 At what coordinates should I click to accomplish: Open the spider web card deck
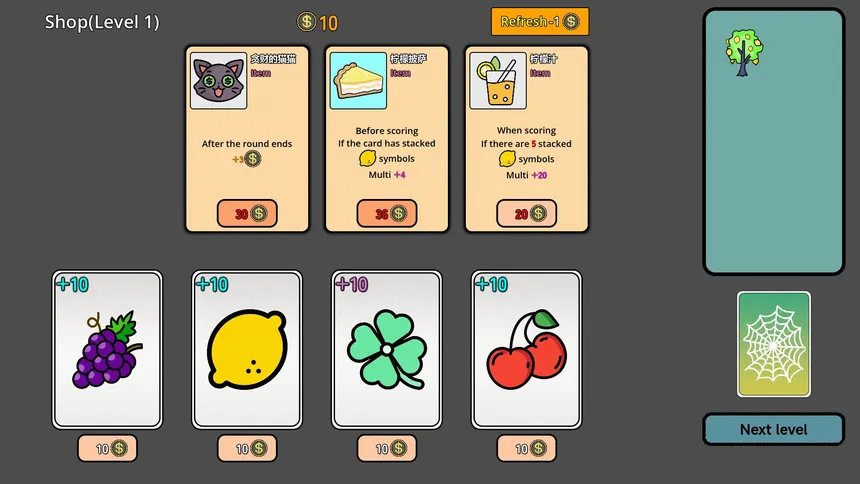coord(773,344)
